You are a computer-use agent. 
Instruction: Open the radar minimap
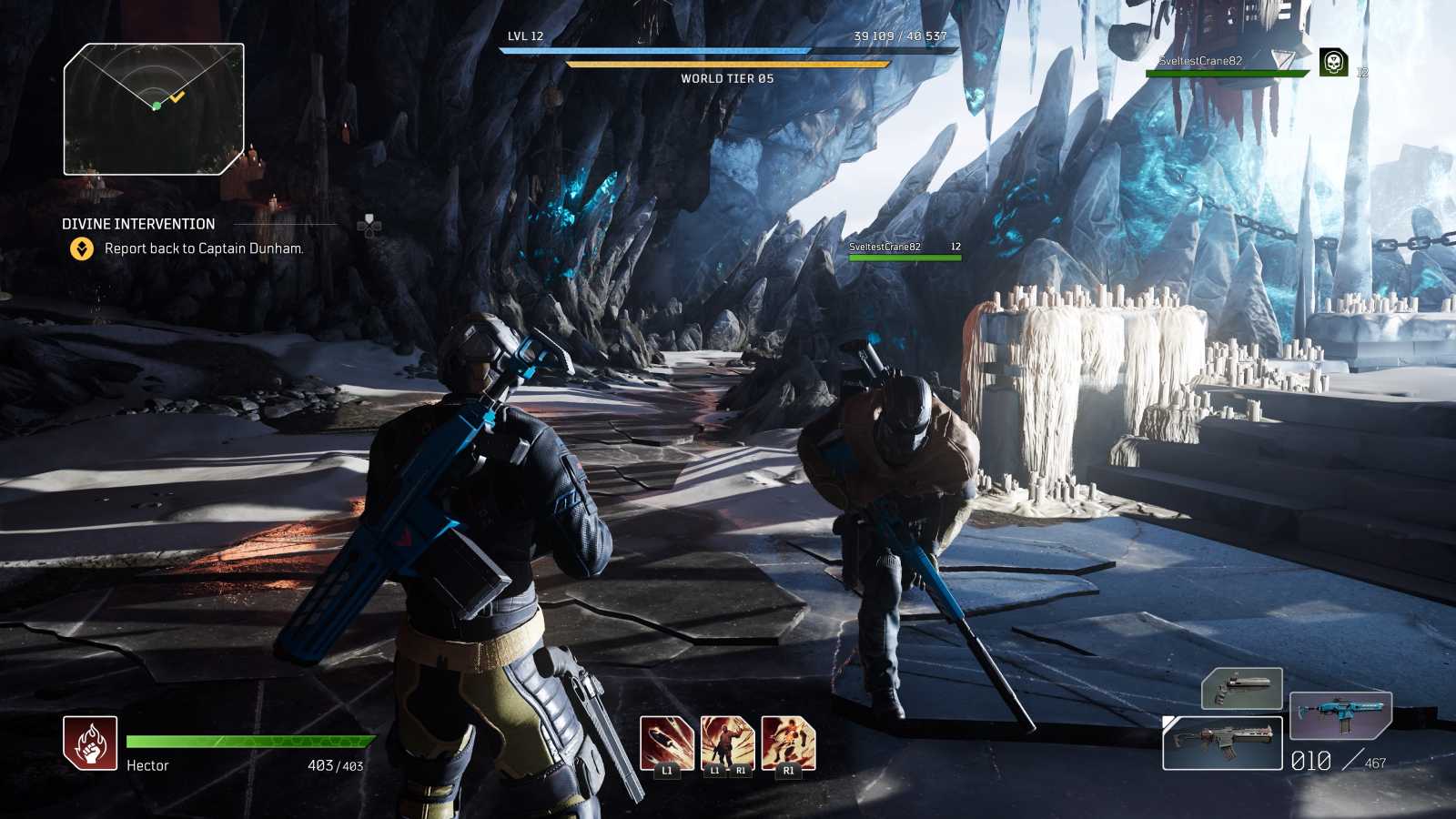(154, 109)
